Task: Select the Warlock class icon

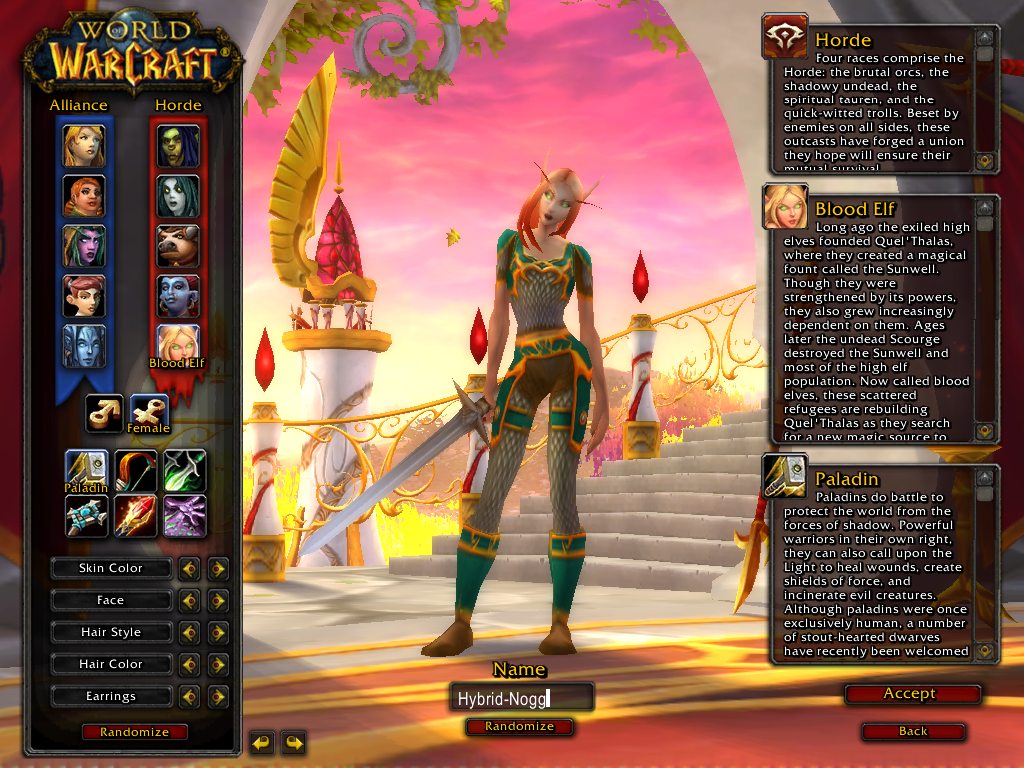Action: (x=185, y=516)
